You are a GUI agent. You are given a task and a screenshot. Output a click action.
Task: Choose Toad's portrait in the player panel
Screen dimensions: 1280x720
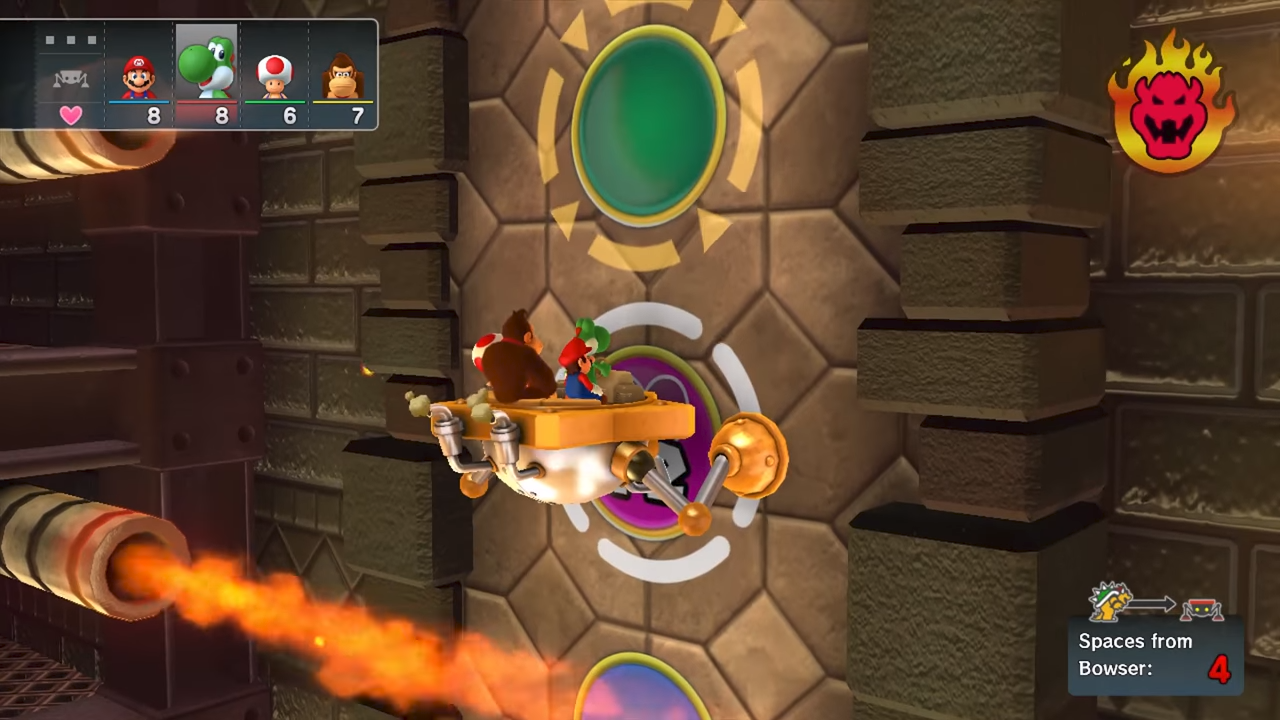pyautogui.click(x=275, y=76)
